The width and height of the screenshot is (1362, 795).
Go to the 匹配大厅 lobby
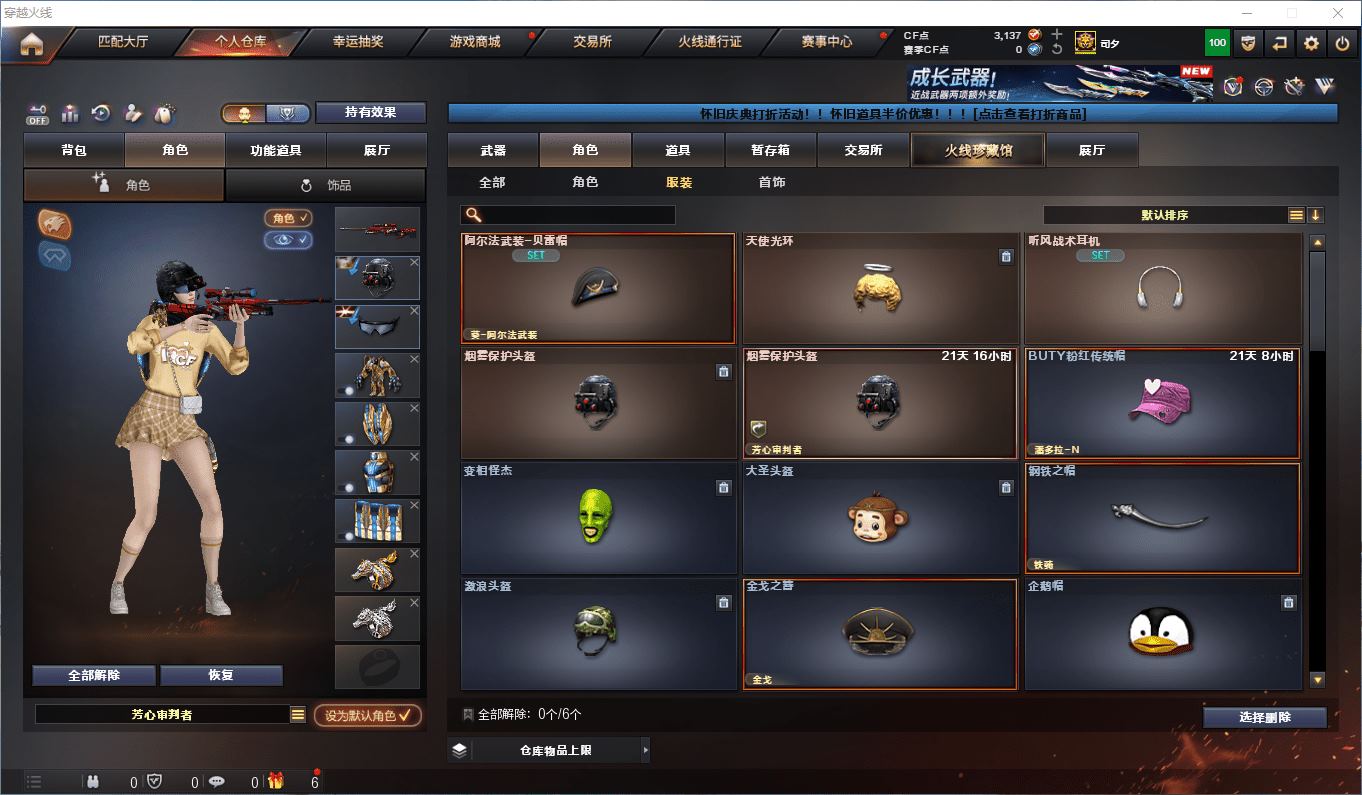point(123,42)
